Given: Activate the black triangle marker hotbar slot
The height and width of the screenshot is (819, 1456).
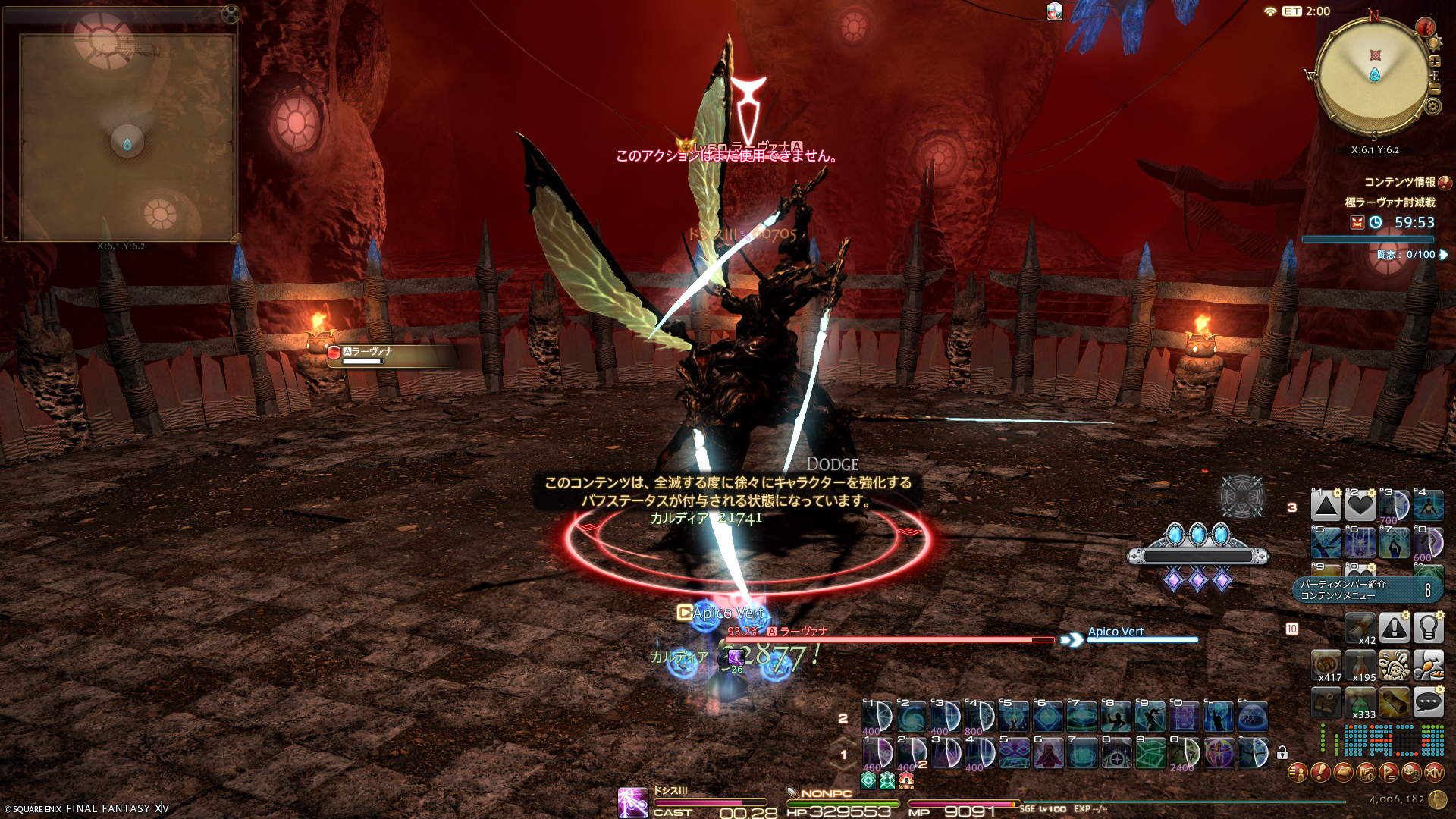Looking at the screenshot, I should pos(1326,506).
